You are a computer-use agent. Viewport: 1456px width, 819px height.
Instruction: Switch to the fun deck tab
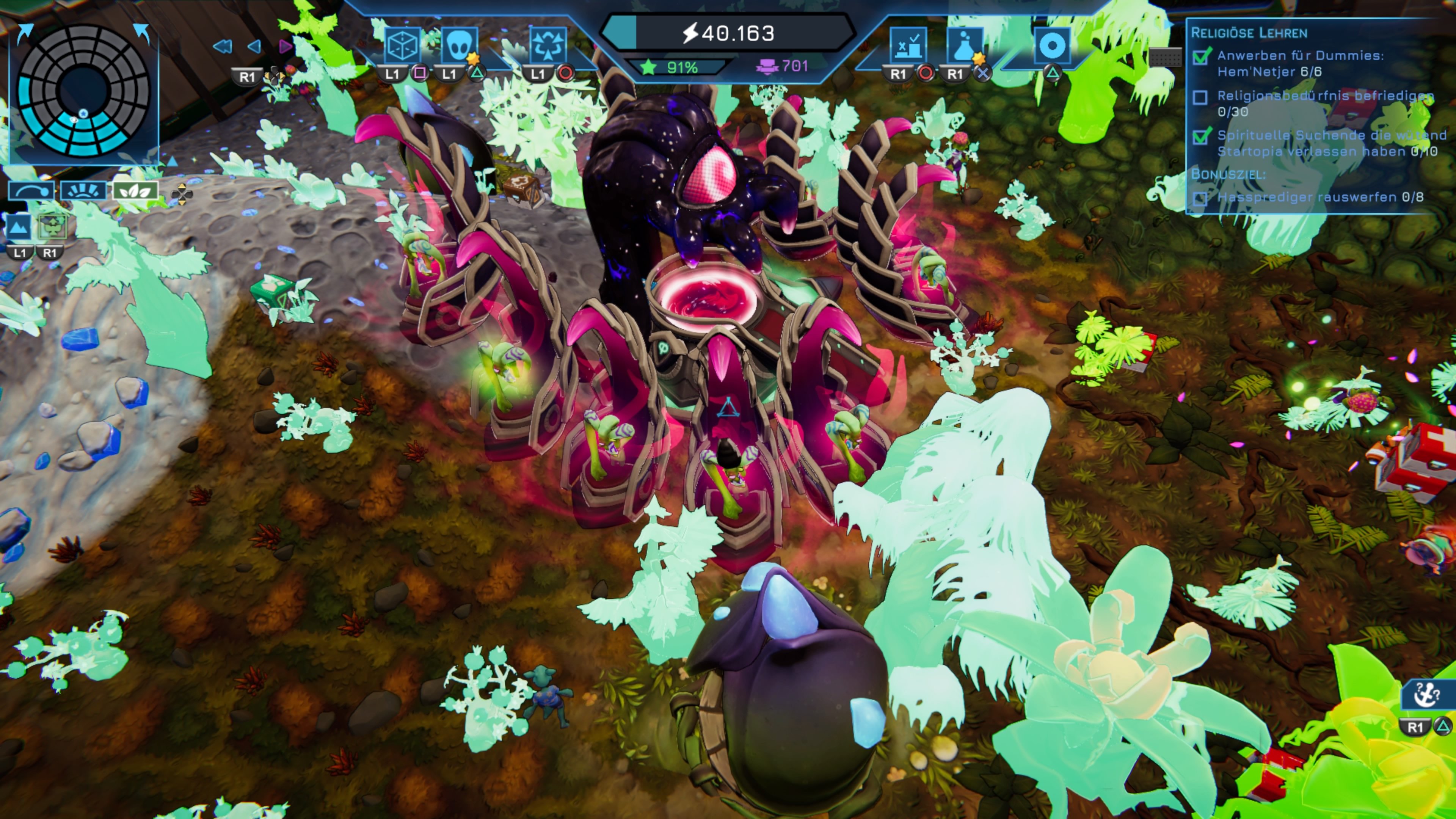83,190
